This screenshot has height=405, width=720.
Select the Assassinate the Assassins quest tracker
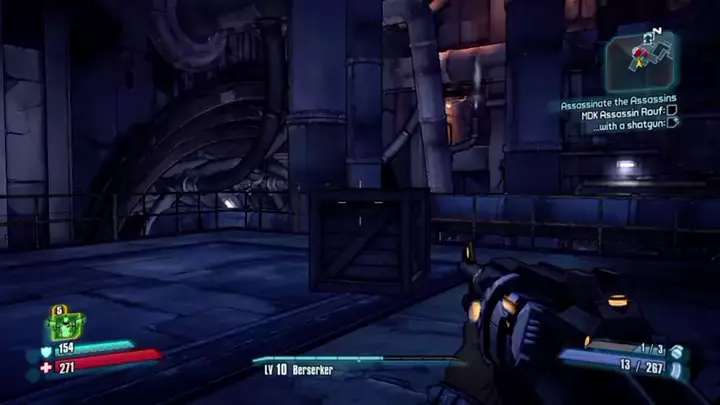pyautogui.click(x=617, y=99)
